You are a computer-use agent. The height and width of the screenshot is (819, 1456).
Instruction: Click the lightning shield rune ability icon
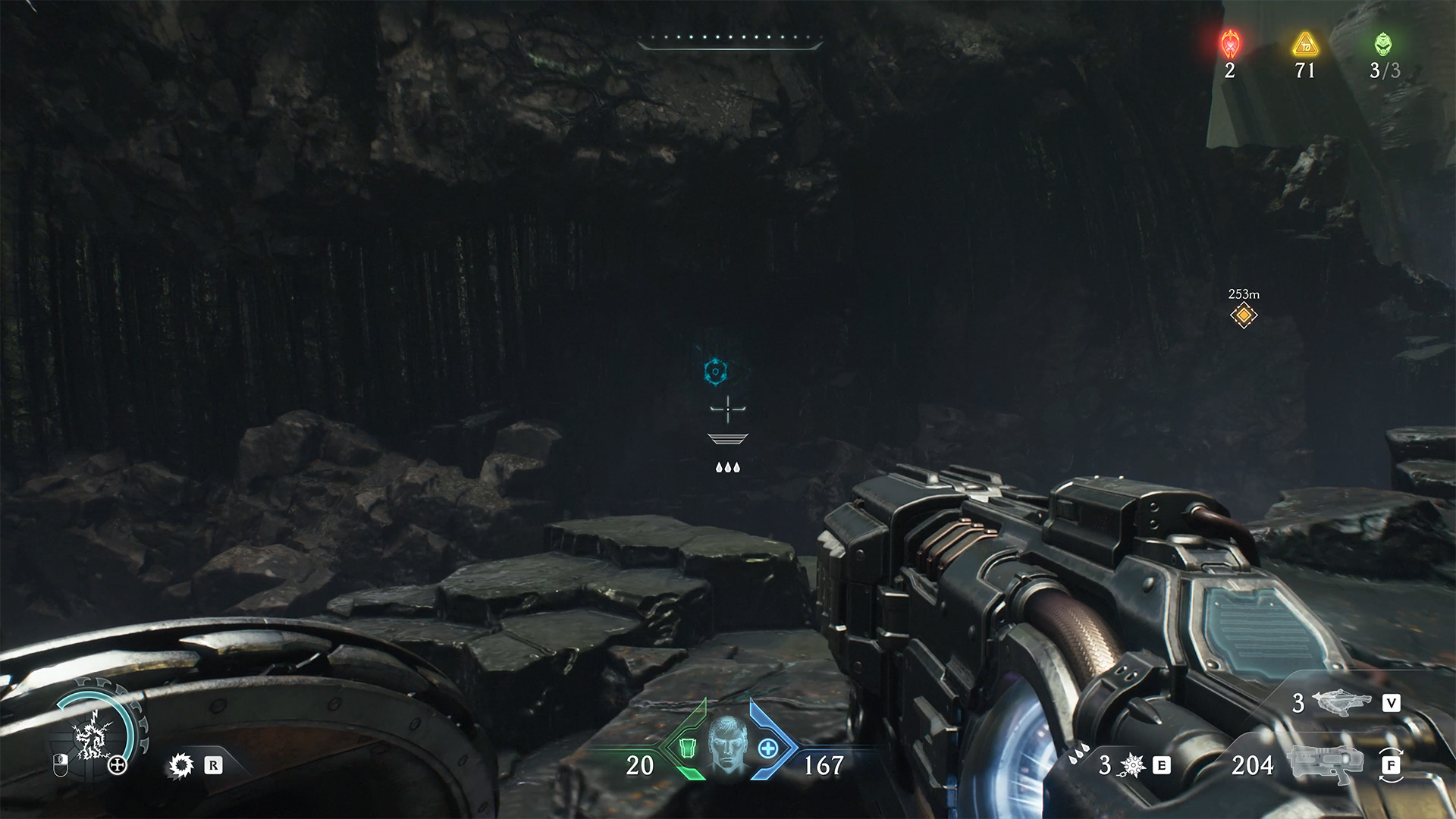point(93,739)
